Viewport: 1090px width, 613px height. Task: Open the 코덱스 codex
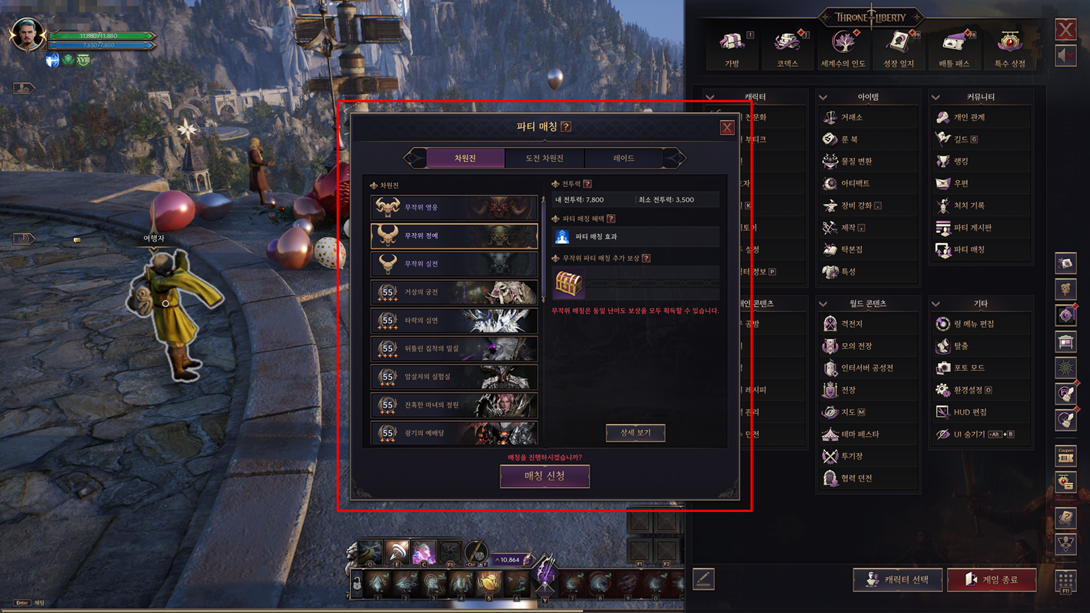click(788, 48)
